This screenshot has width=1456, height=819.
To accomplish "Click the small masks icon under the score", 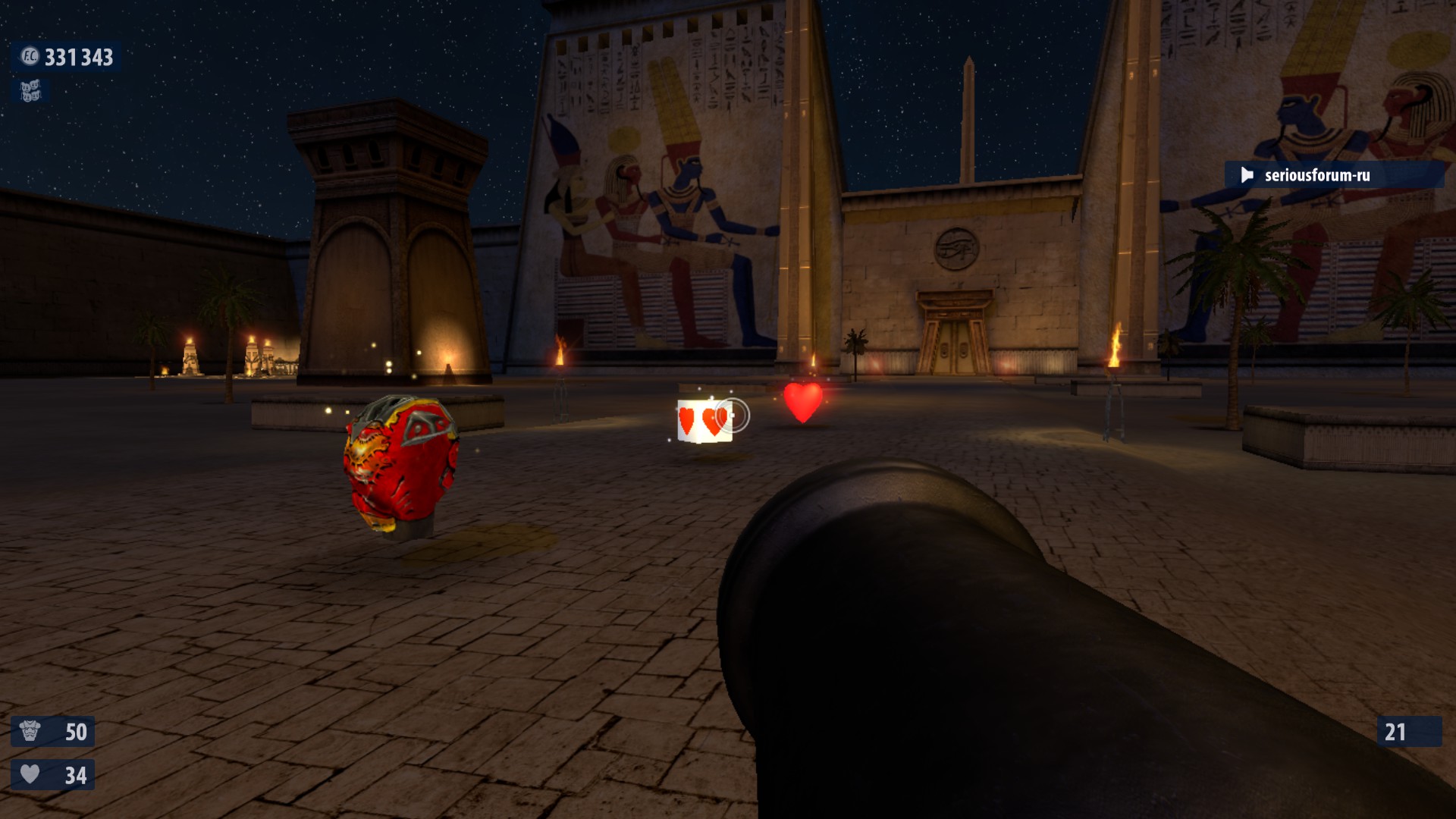I will (30, 92).
